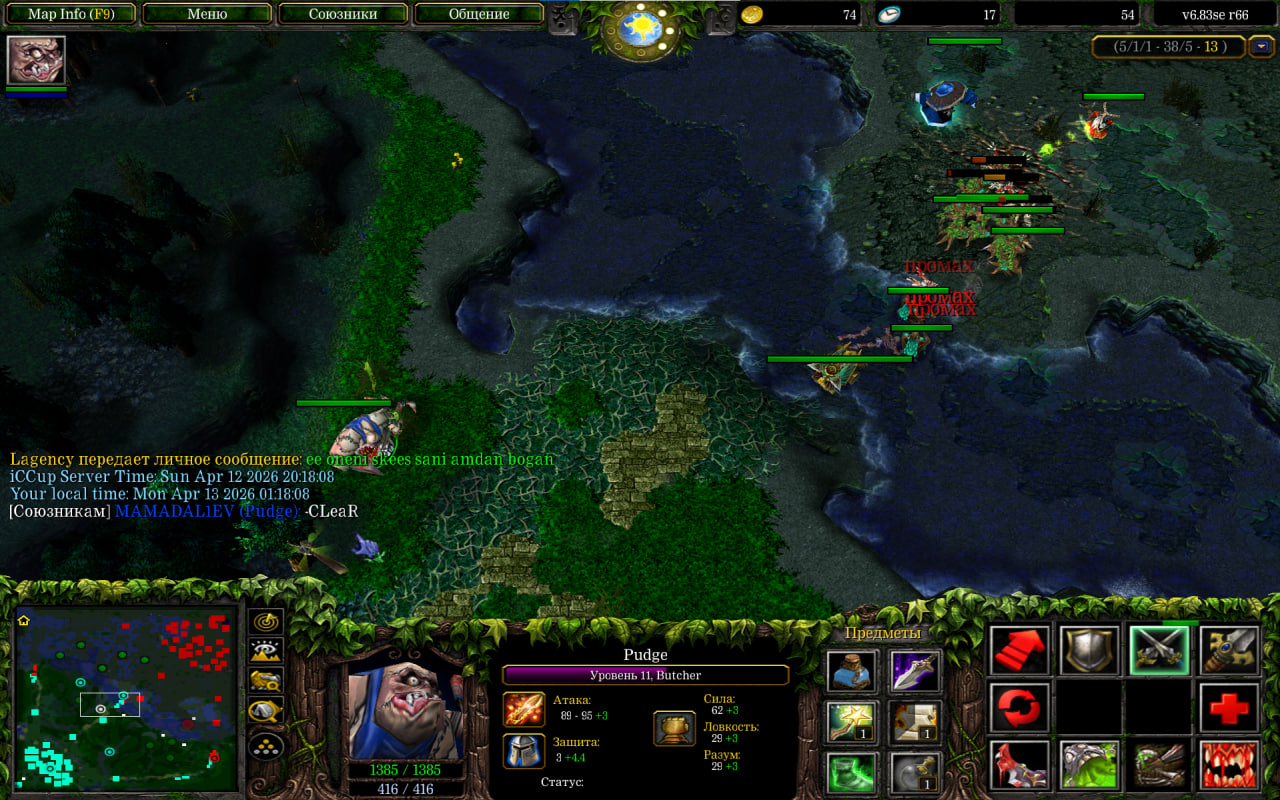Image resolution: width=1280 pixels, height=800 pixels.
Task: Collapse the scoreboard with the arrow button
Action: (1263, 46)
